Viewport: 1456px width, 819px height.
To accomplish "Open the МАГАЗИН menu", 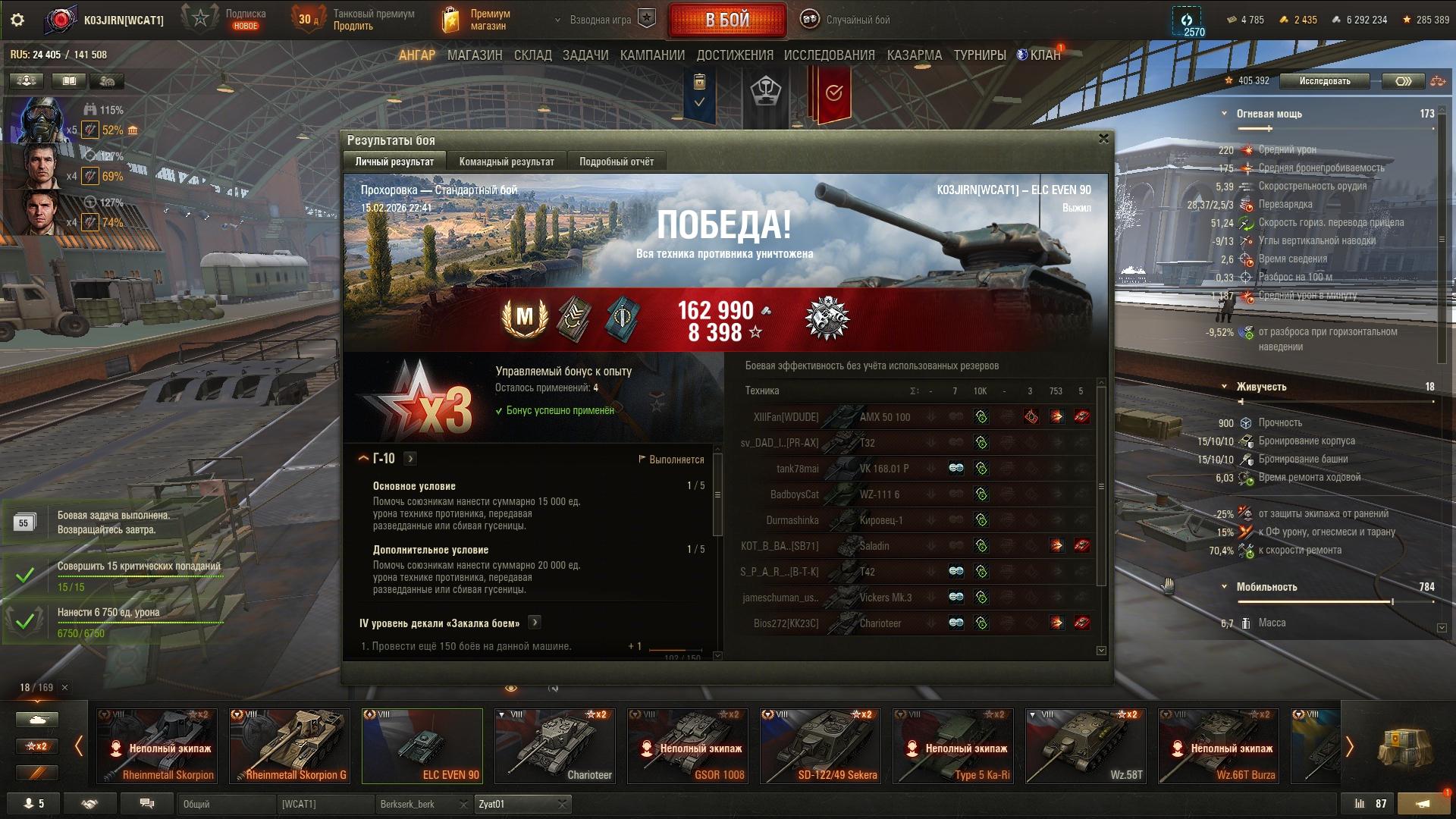I will pyautogui.click(x=475, y=55).
